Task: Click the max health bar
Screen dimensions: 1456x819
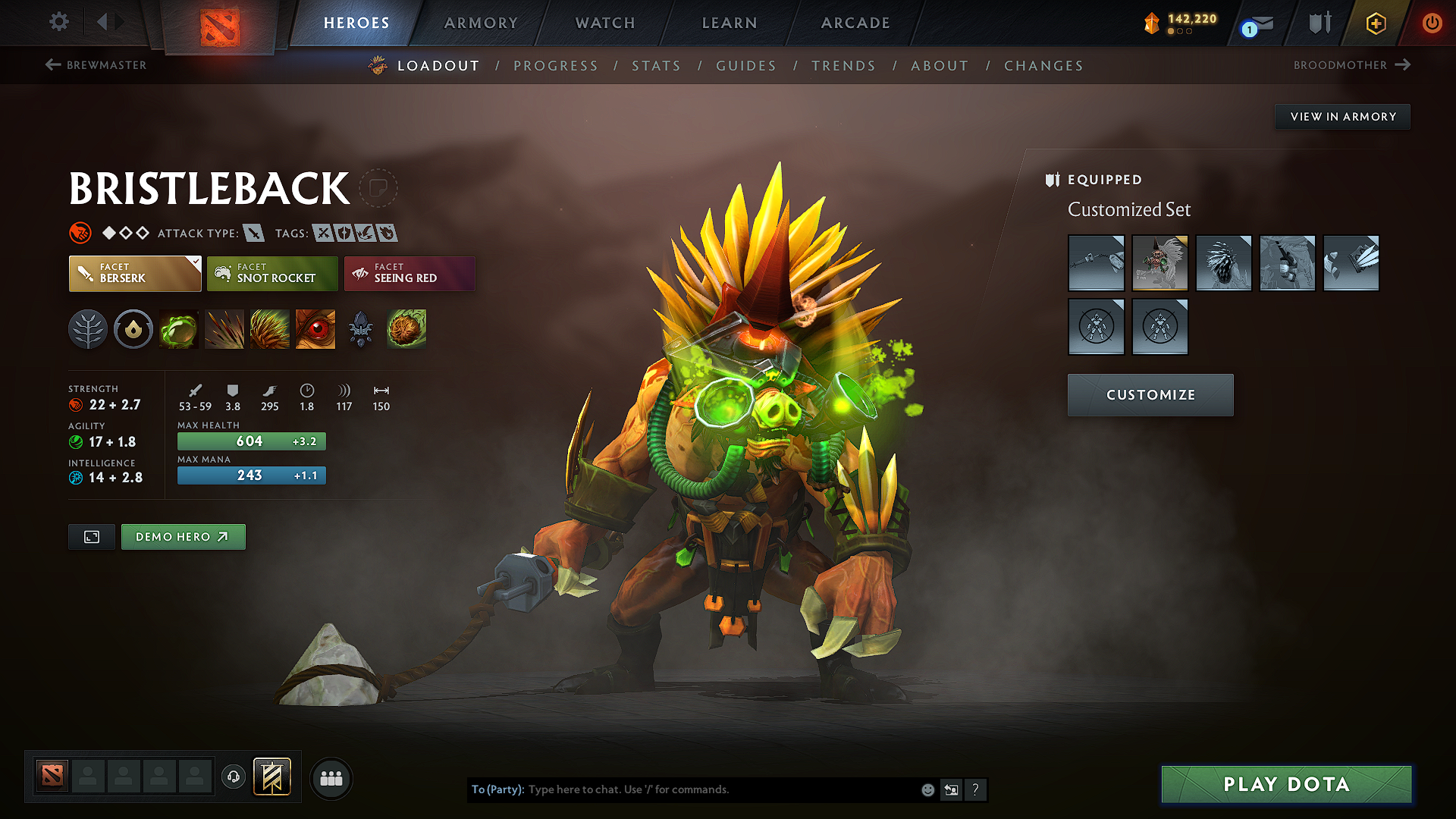Action: click(251, 441)
